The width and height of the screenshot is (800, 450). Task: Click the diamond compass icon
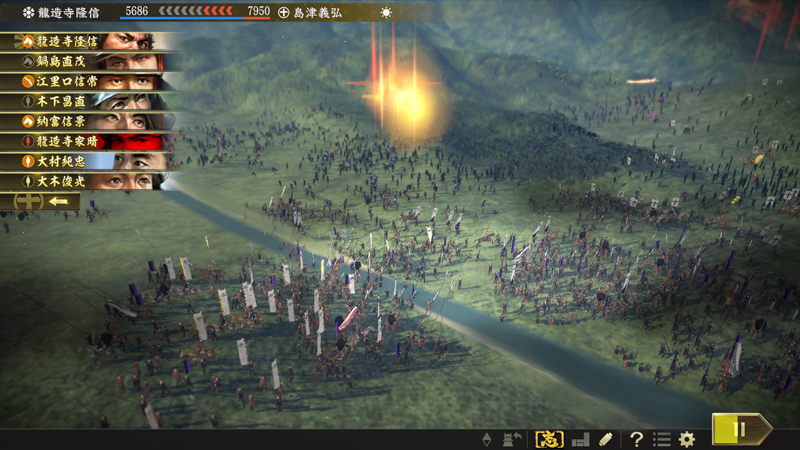(x=488, y=439)
